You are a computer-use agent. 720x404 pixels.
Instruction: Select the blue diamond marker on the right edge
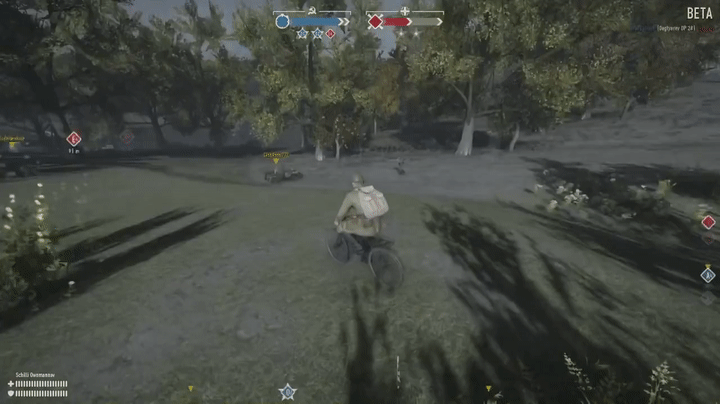click(x=708, y=274)
